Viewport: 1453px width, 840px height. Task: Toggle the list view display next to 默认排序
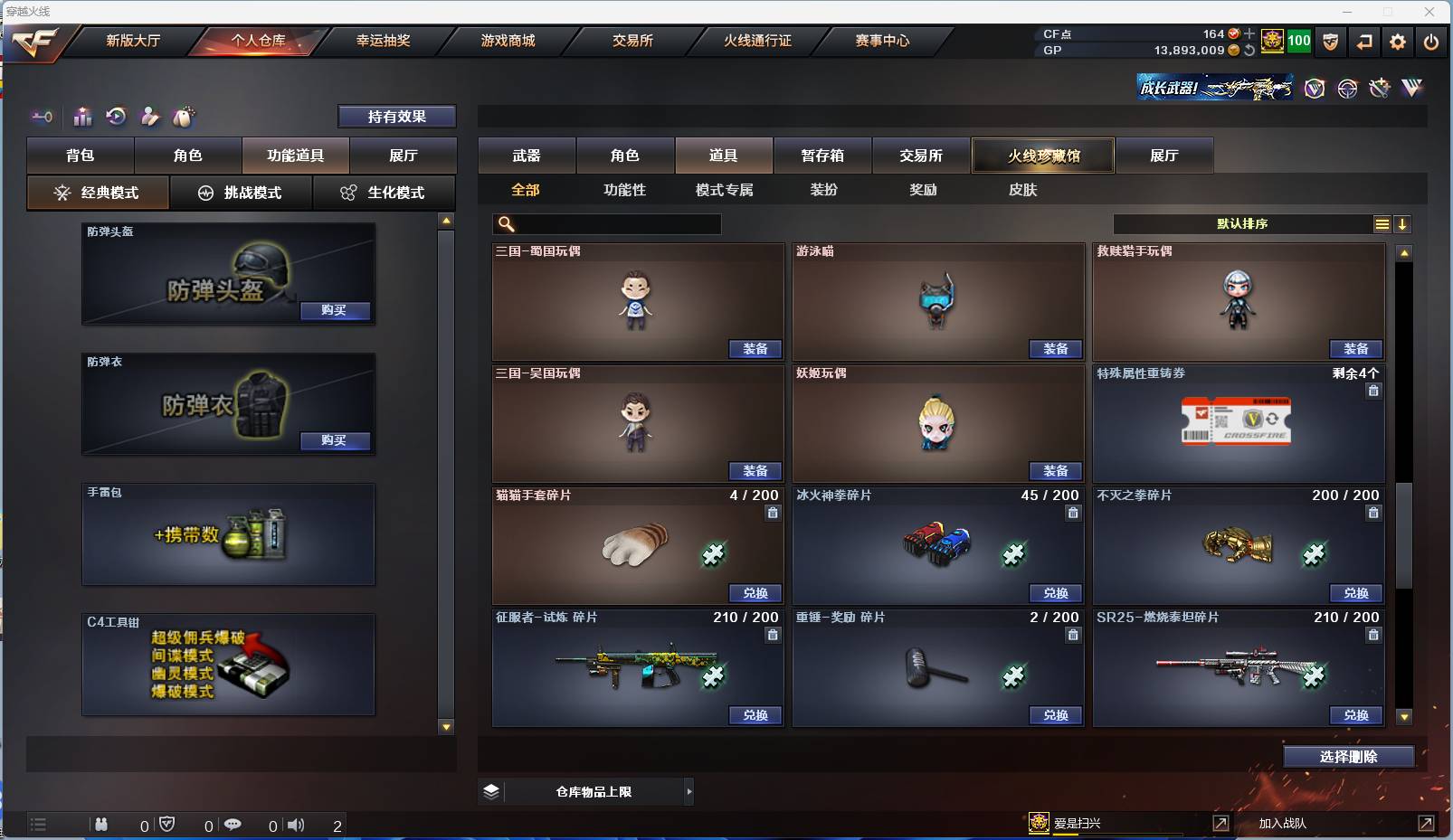pos(1383,223)
